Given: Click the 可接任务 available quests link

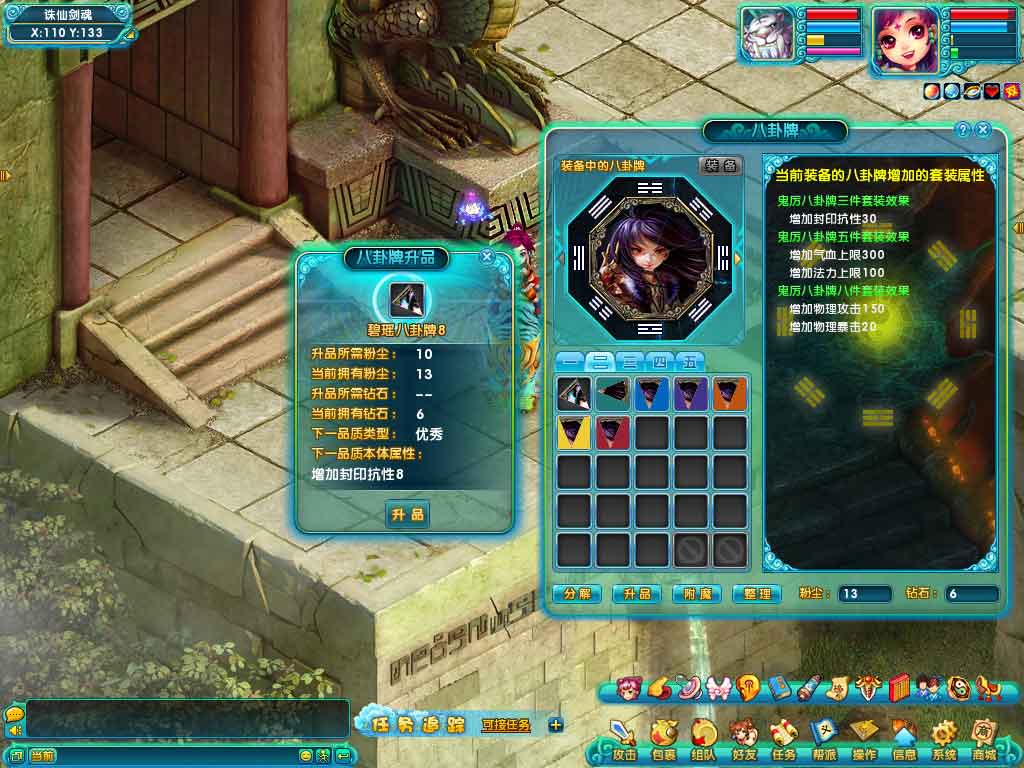Looking at the screenshot, I should point(506,725).
